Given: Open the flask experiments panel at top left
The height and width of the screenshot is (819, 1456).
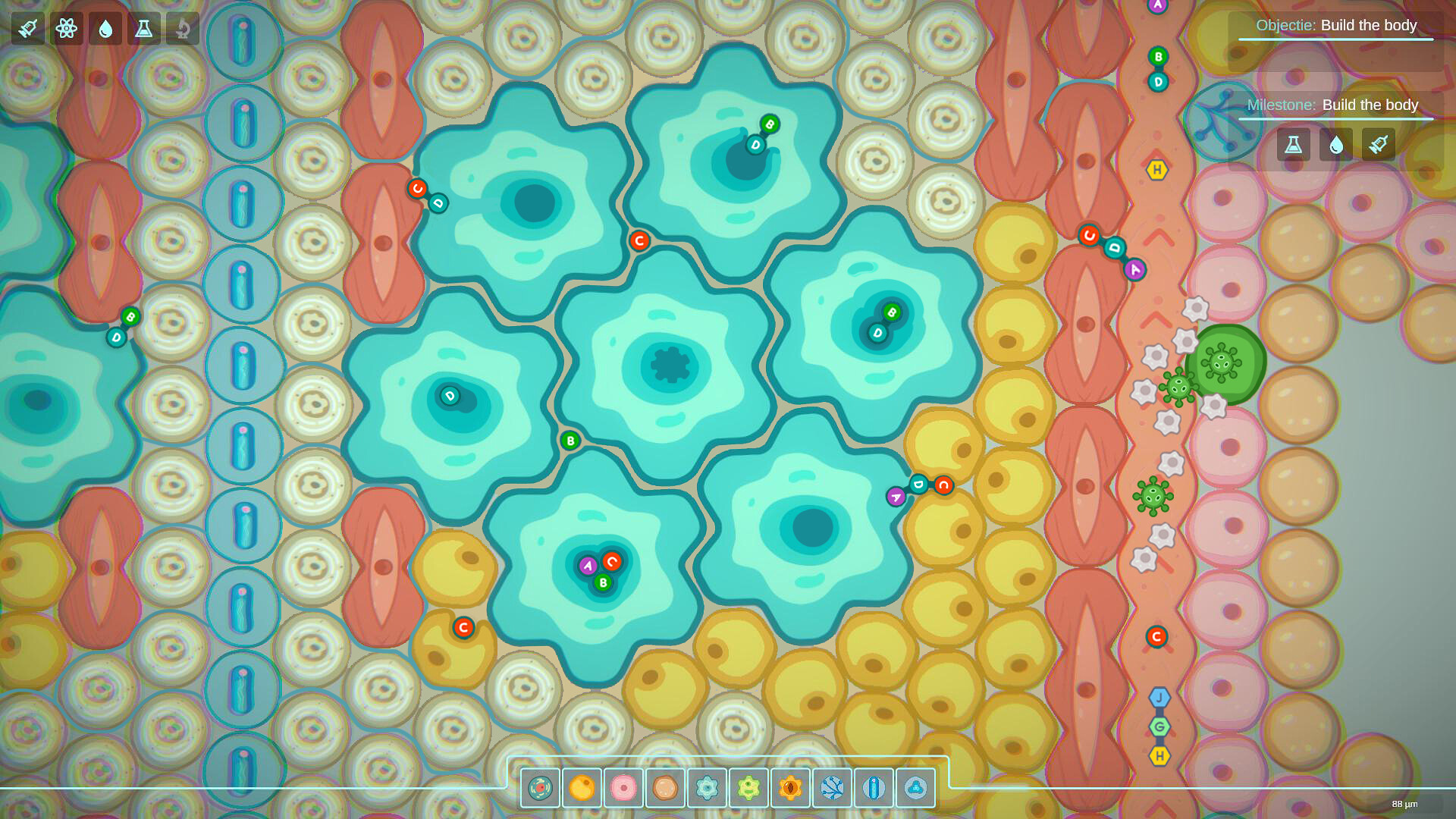Looking at the screenshot, I should point(143,30).
